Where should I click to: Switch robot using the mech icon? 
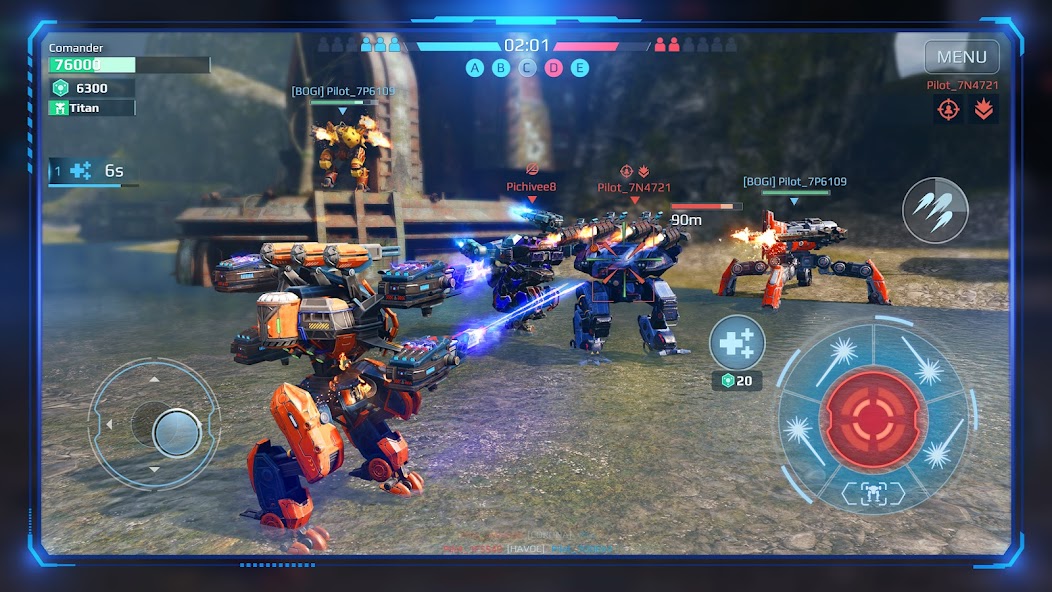(873, 493)
